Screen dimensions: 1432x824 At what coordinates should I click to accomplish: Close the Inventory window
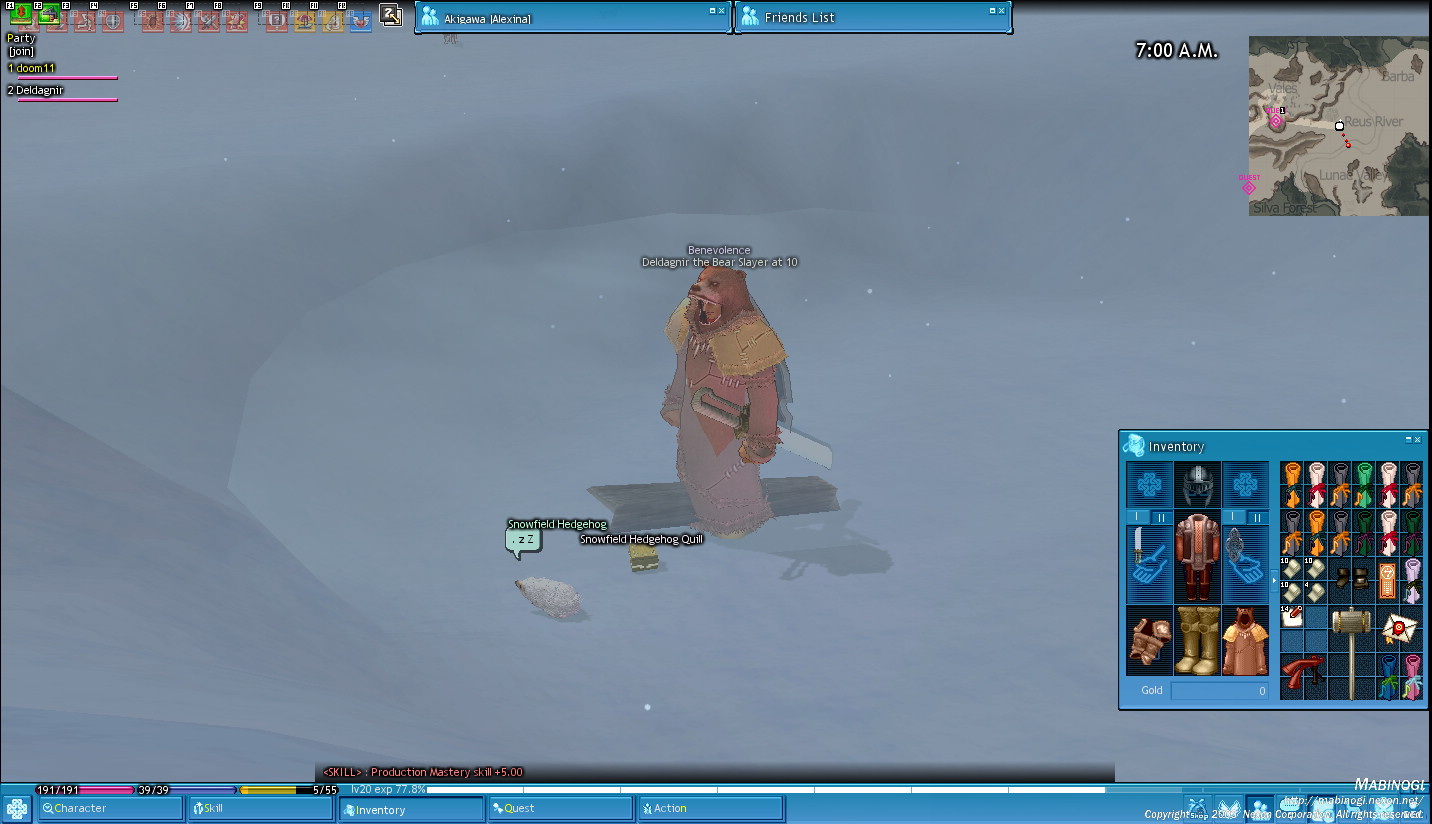(x=1417, y=440)
